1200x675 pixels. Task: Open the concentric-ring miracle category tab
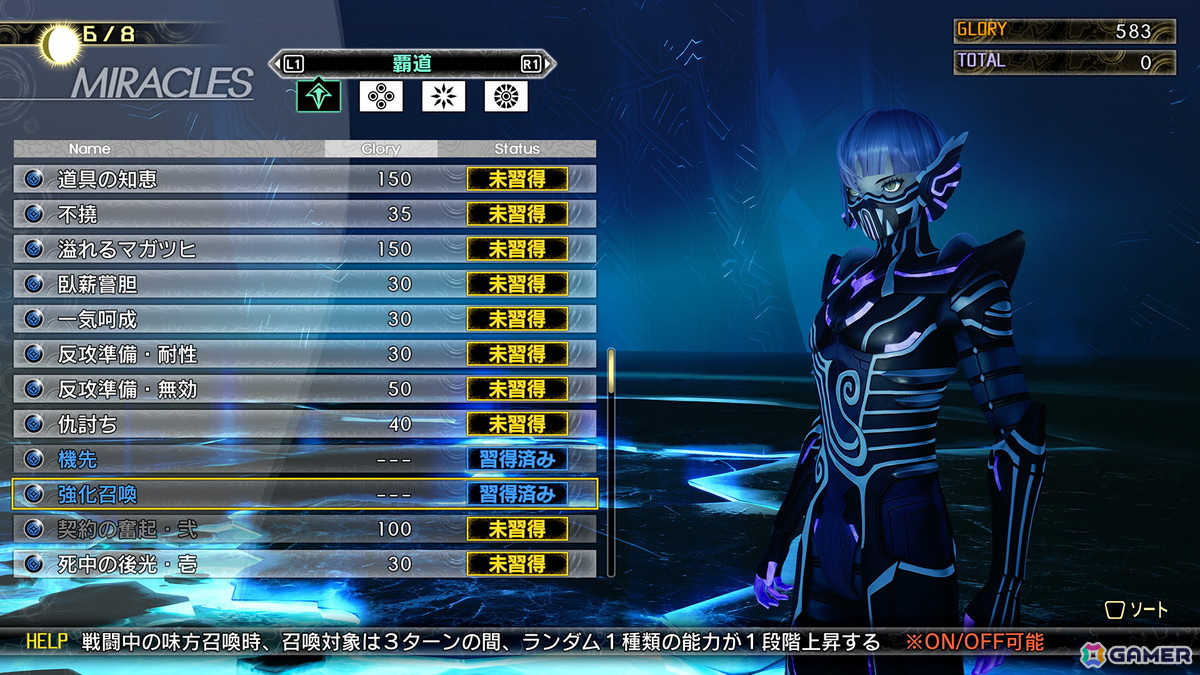[506, 96]
